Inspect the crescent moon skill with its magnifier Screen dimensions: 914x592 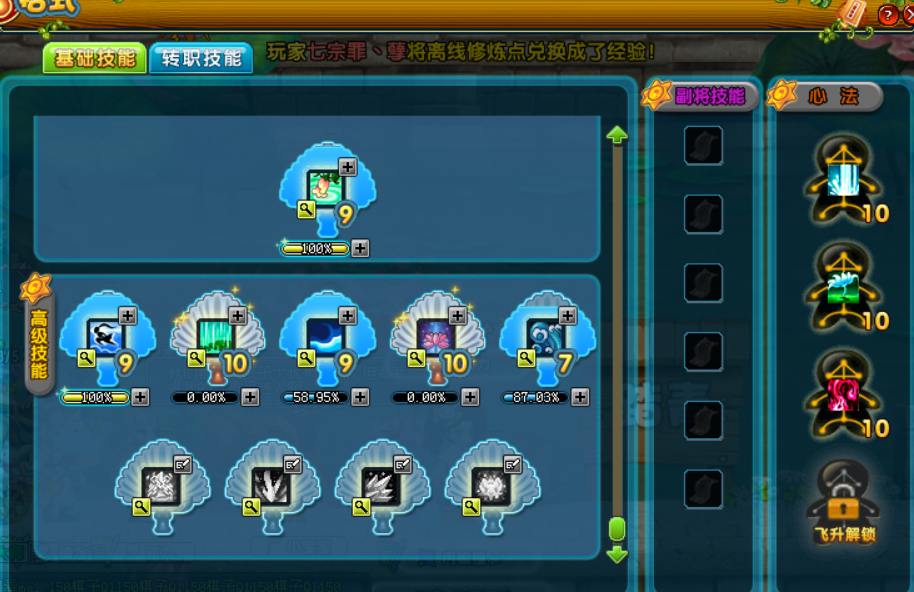(307, 357)
